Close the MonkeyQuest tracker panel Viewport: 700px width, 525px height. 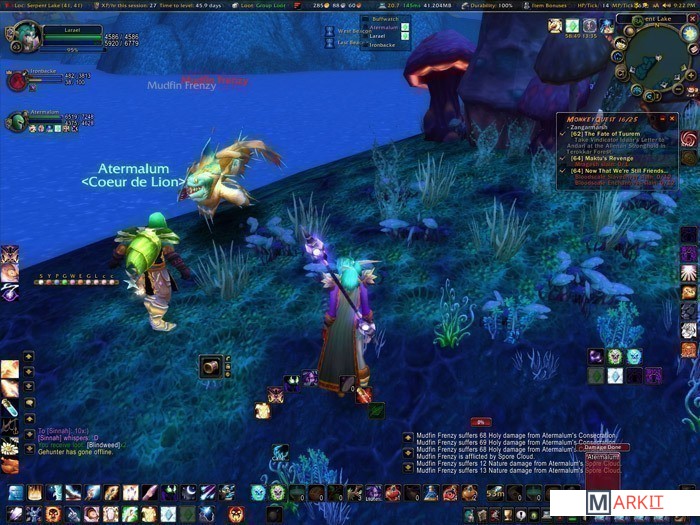[672, 117]
